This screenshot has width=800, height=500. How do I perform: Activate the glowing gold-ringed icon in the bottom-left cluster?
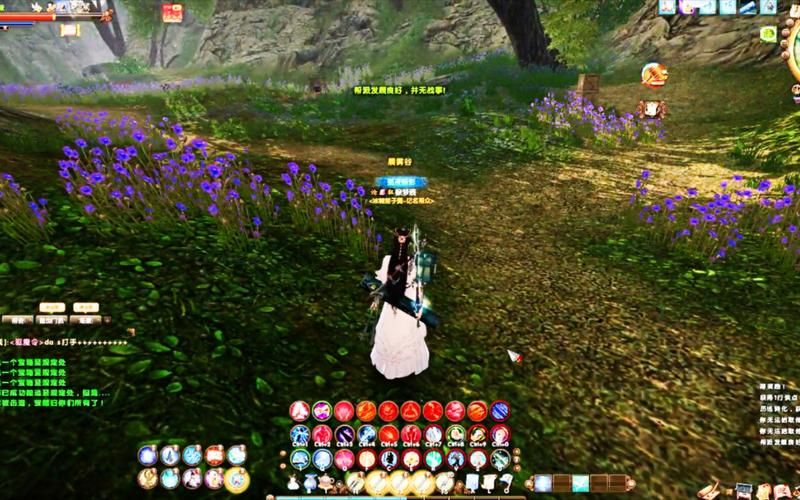(237, 479)
